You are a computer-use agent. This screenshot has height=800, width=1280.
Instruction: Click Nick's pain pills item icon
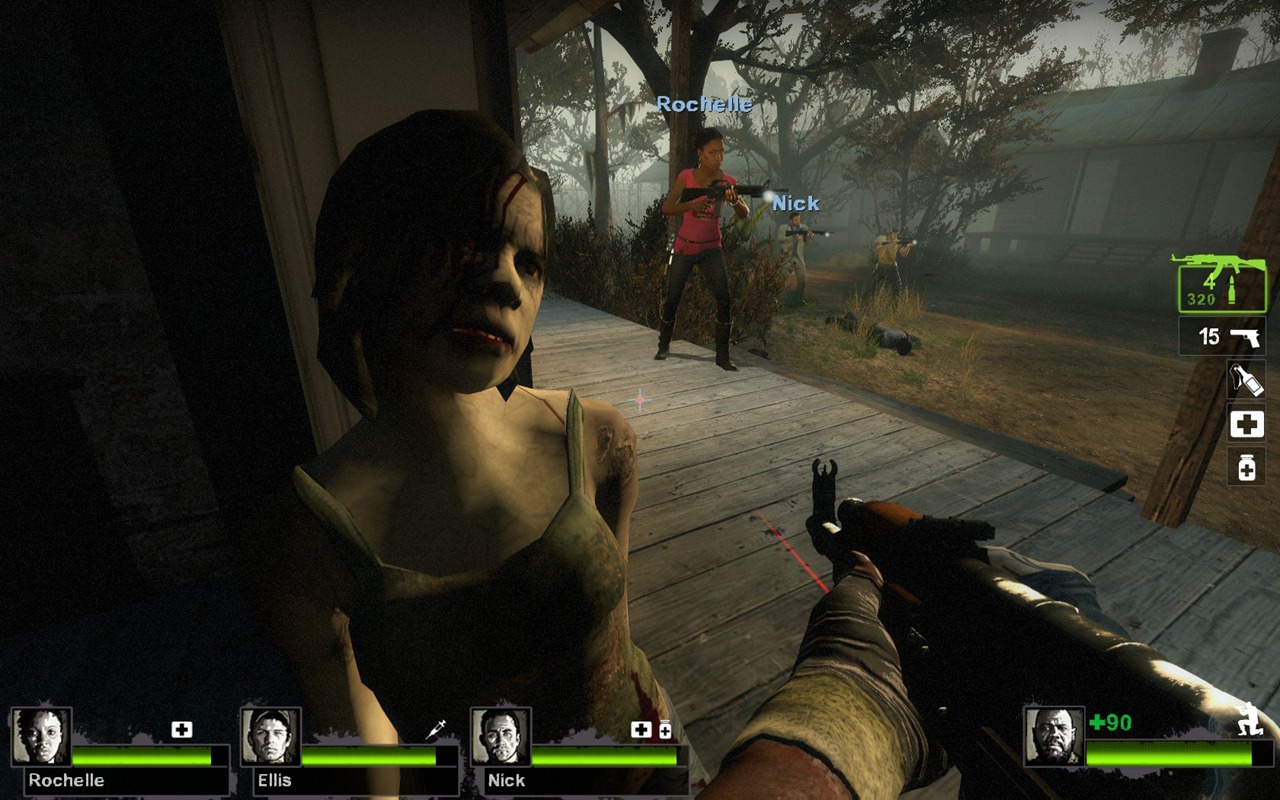[666, 731]
